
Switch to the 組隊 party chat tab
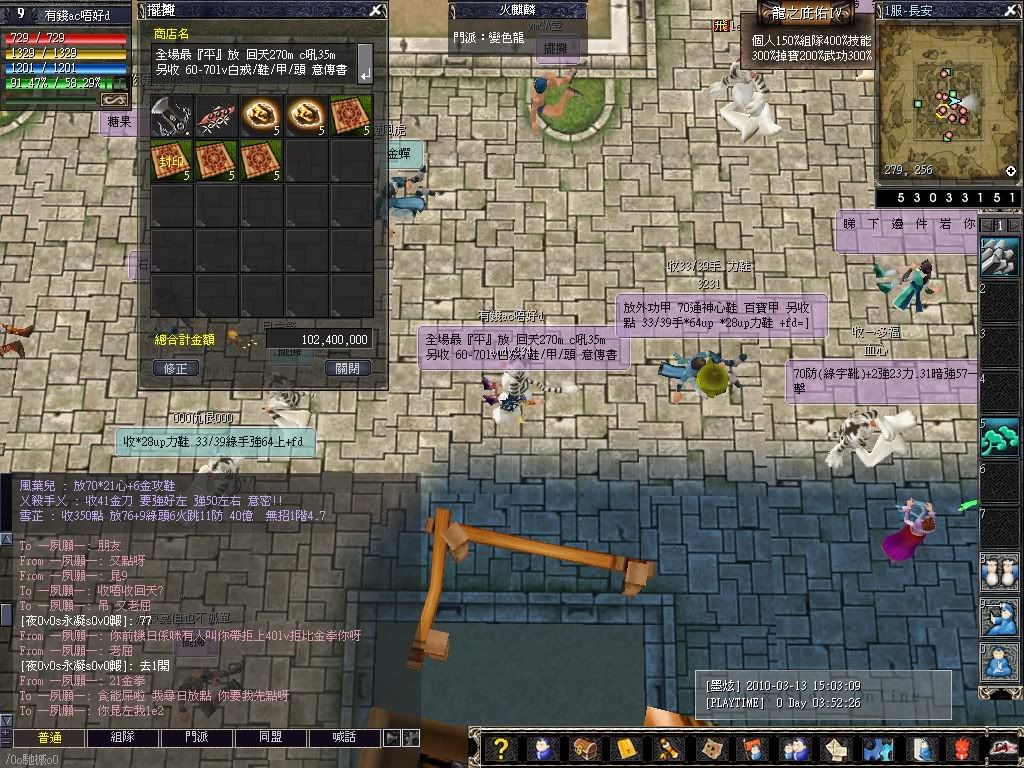coord(123,737)
